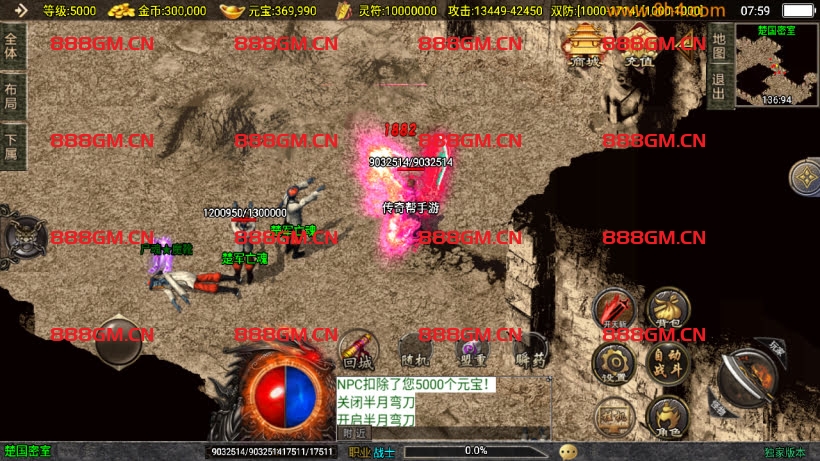
Task: Select the 布局 tab on the left
Action: [12, 96]
